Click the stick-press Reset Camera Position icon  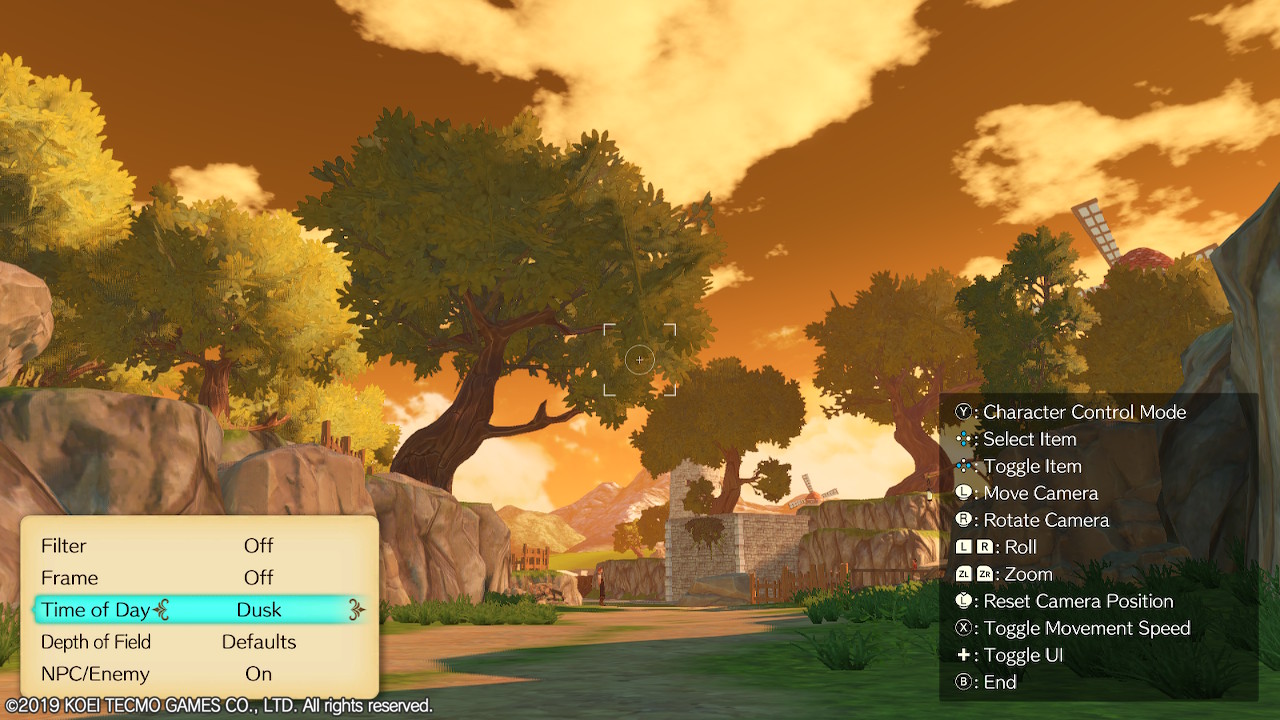point(962,601)
